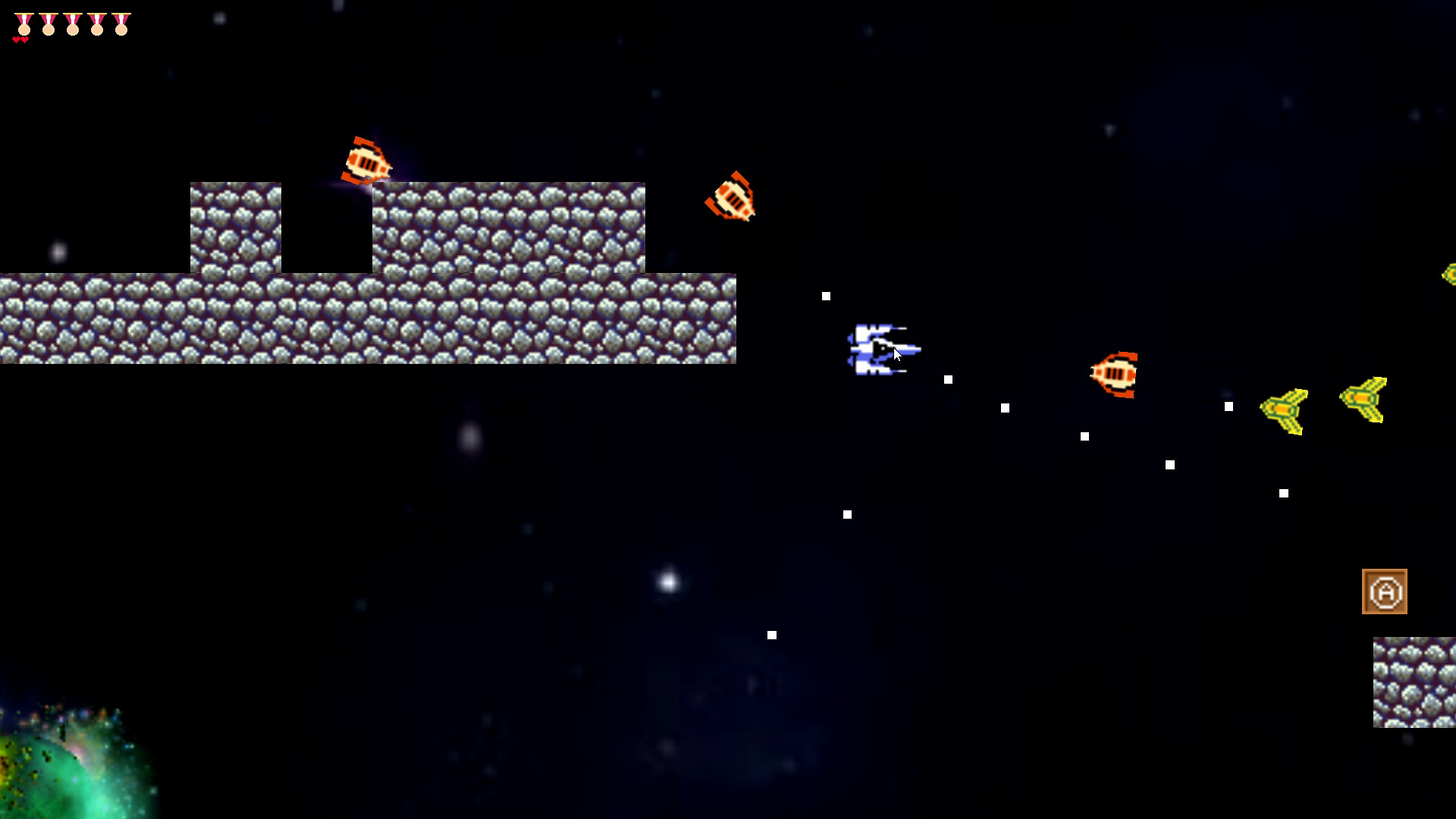Click the orange enemy ship above the platform
The height and width of the screenshot is (819, 1456).
(x=367, y=161)
